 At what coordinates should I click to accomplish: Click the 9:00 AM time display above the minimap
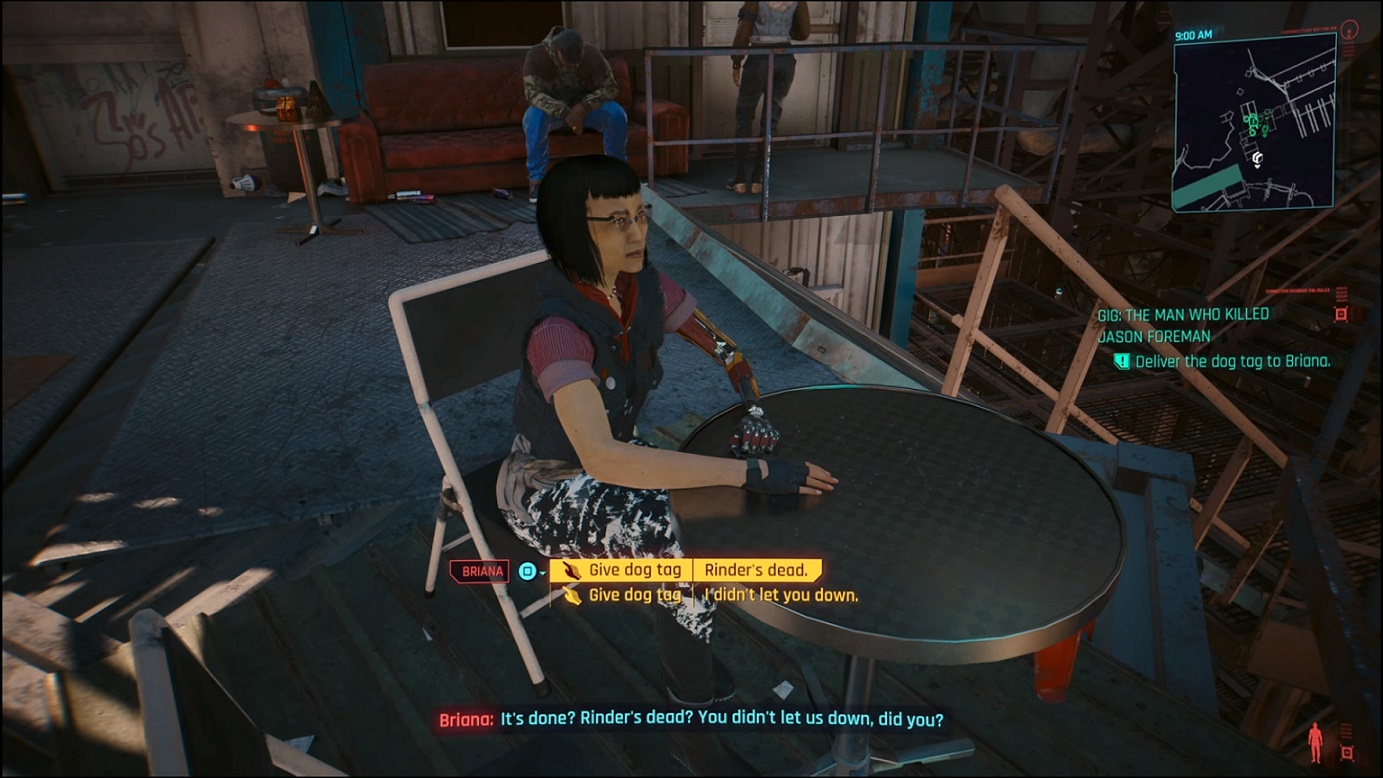click(1193, 33)
